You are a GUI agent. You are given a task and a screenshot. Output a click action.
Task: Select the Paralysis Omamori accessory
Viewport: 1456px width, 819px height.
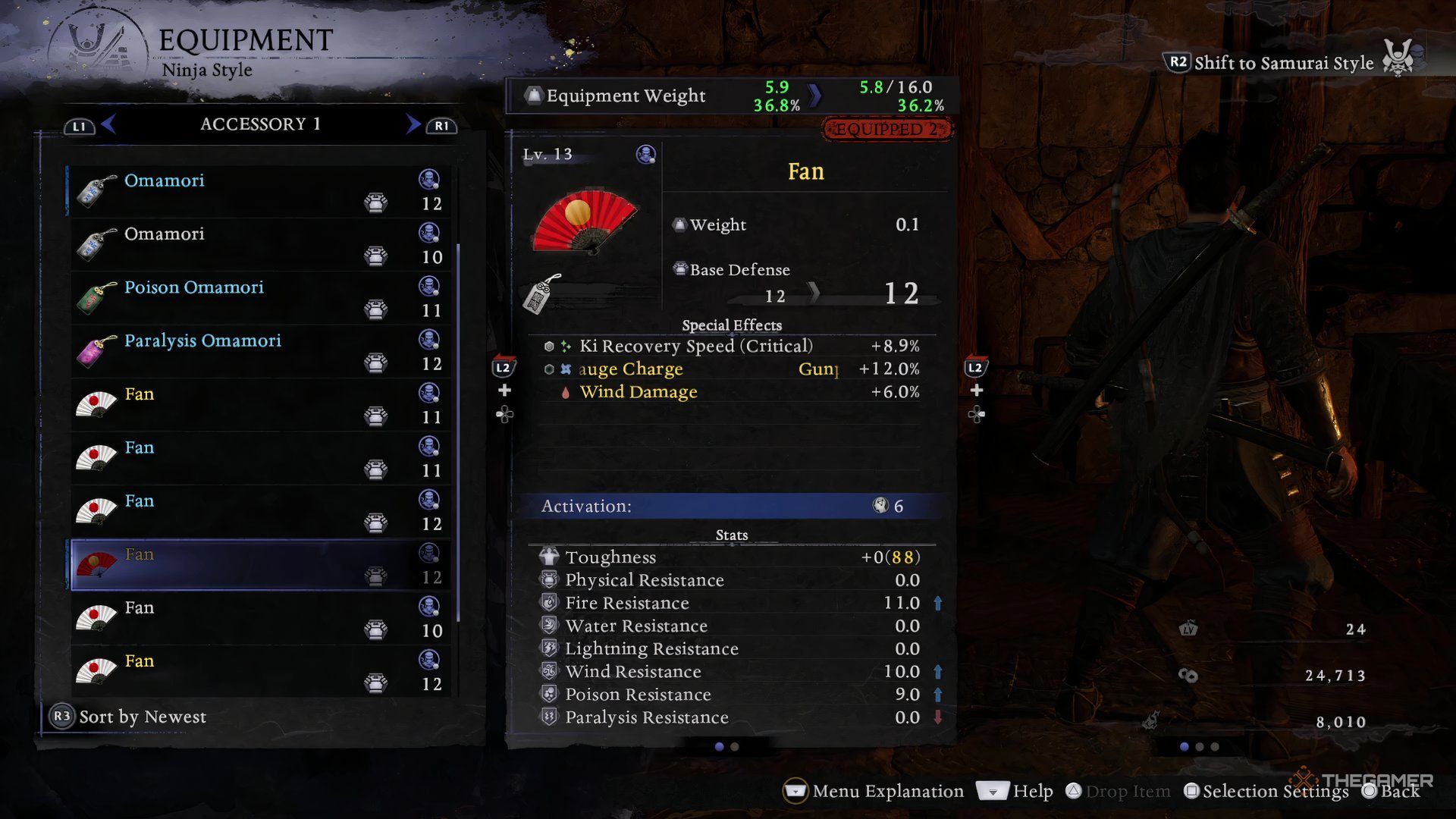pyautogui.click(x=258, y=351)
